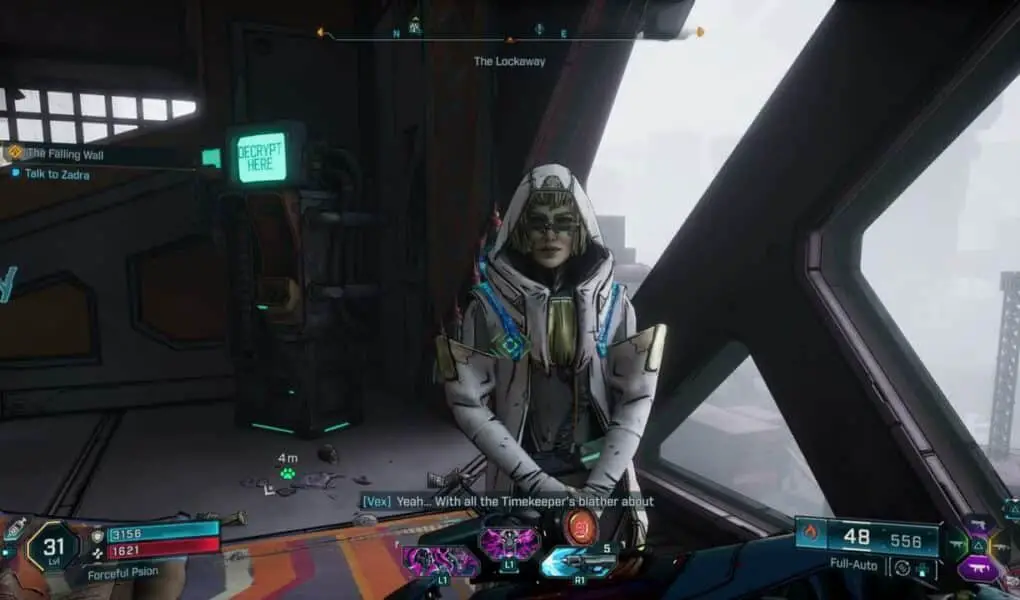Select the ordnance launcher with 5 charges
The height and width of the screenshot is (600, 1020).
click(580, 562)
